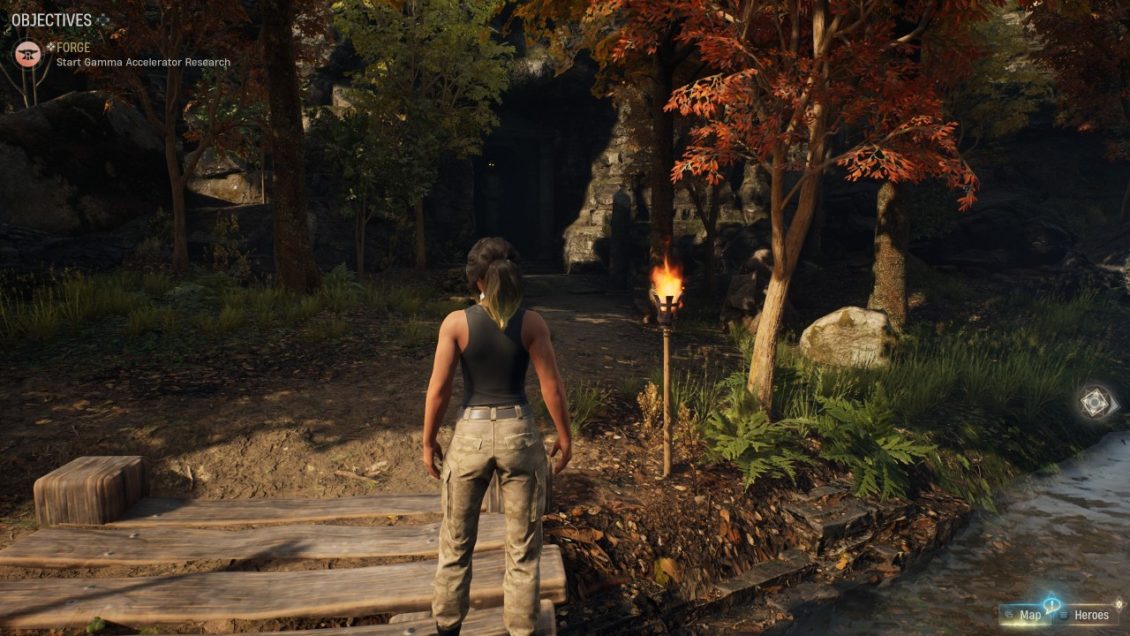
Task: Click the glowing diamond waypoint marker
Action: 1096,402
